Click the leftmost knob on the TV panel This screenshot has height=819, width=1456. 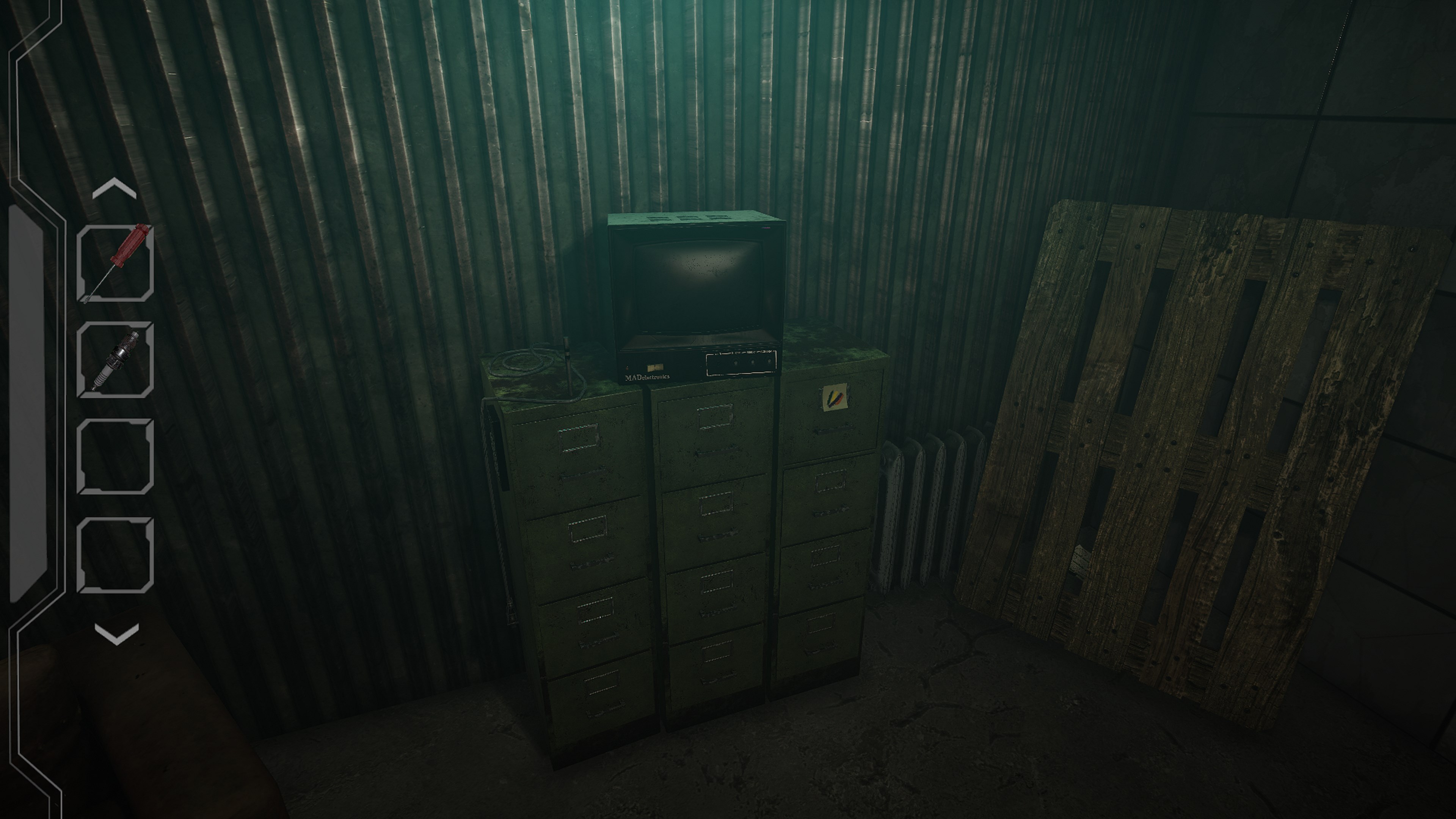(x=736, y=363)
